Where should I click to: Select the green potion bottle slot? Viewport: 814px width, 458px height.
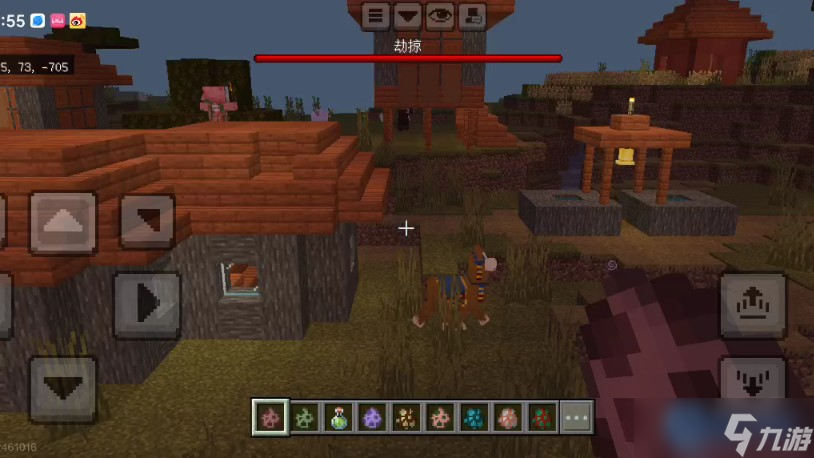pyautogui.click(x=339, y=417)
